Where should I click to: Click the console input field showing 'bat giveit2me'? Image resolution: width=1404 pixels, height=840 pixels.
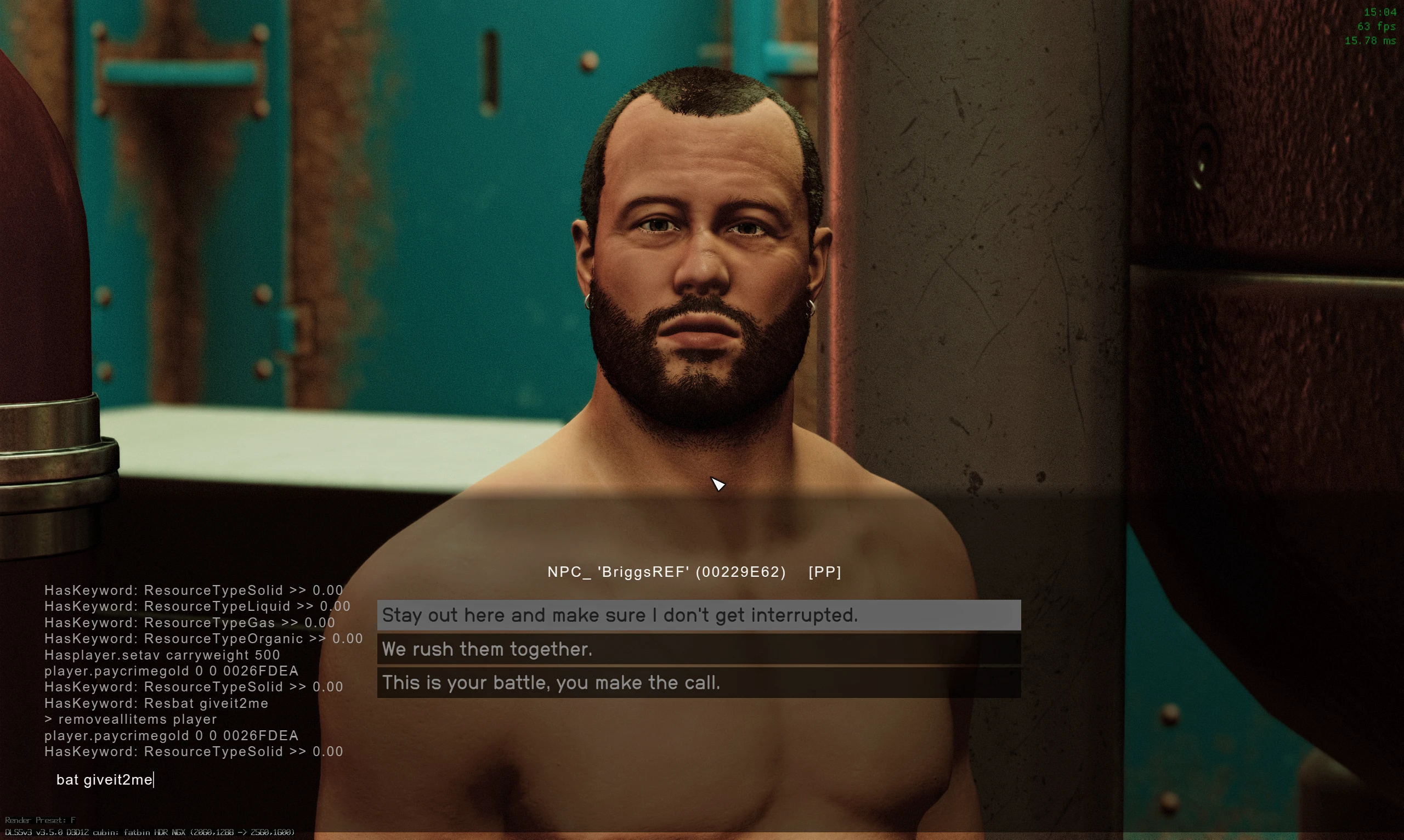(105, 780)
